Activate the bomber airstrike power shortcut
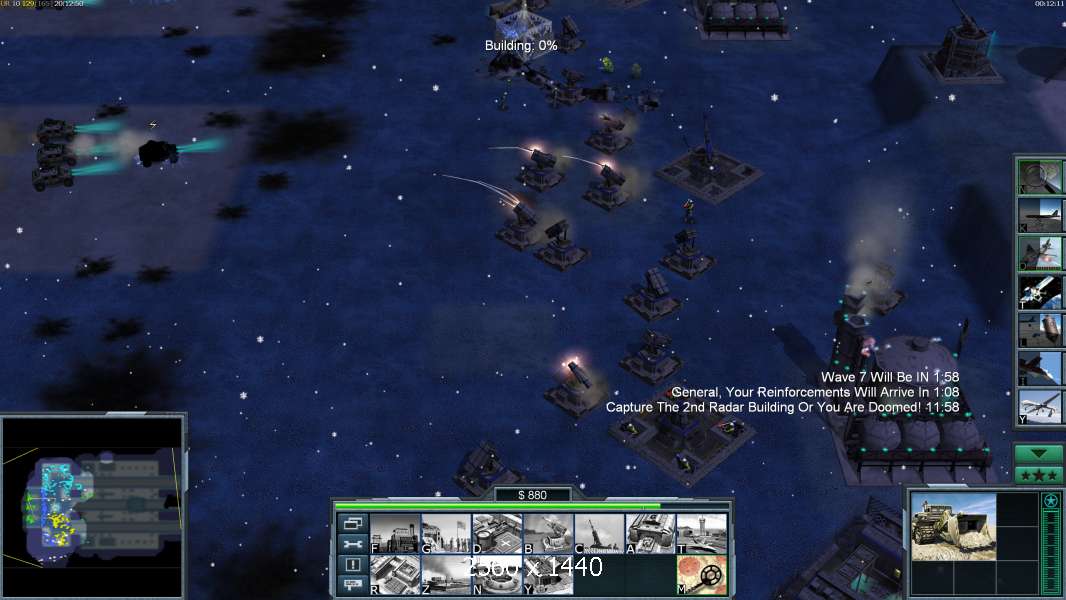 tap(1040, 214)
